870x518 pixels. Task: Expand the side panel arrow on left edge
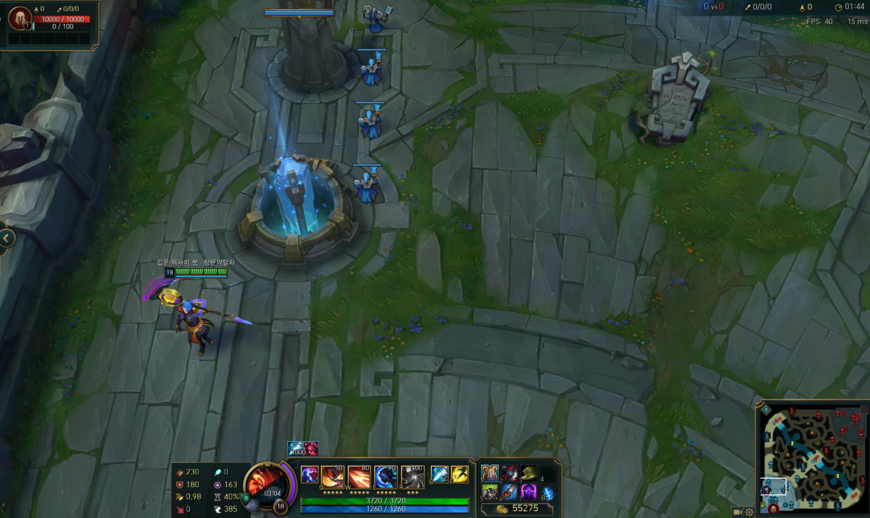tap(7, 239)
